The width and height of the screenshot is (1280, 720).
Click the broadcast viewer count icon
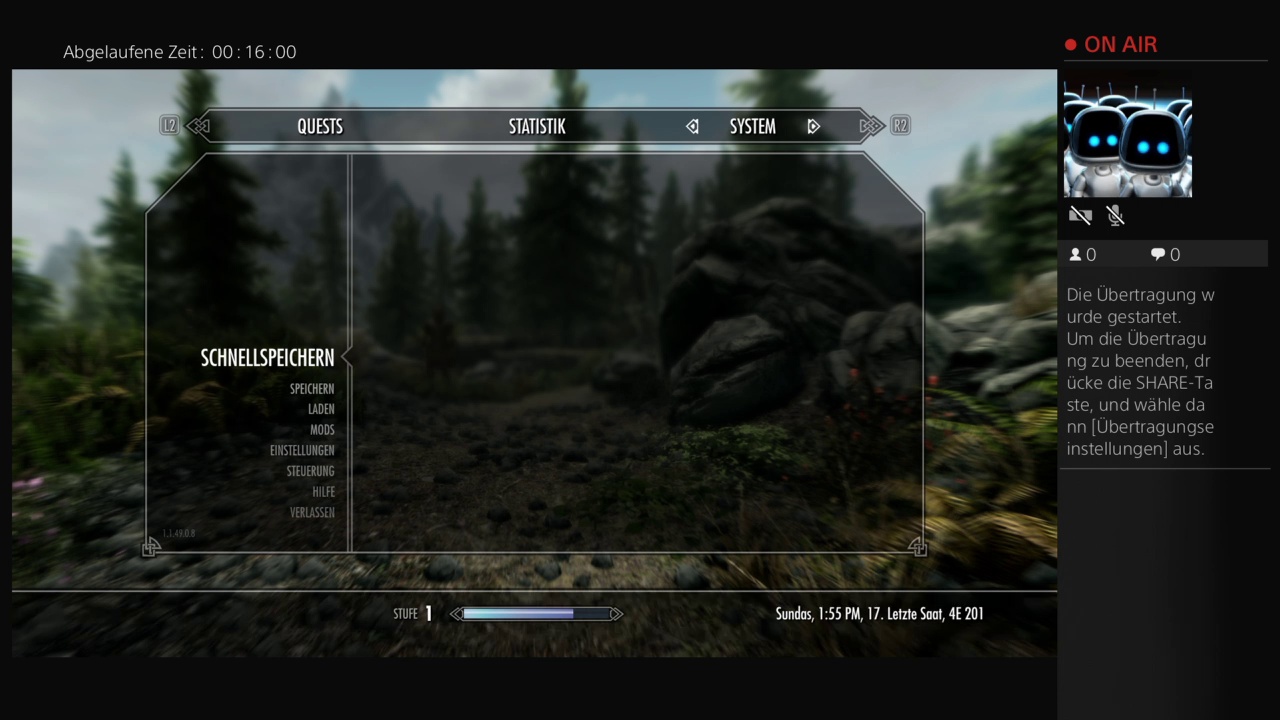1076,255
